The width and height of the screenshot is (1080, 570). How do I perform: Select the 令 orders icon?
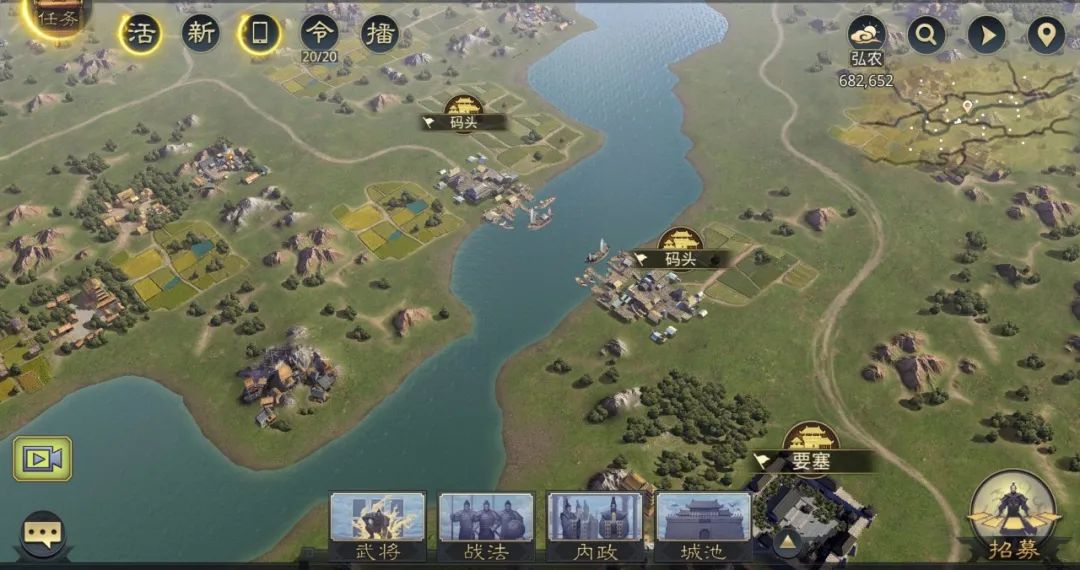[319, 33]
